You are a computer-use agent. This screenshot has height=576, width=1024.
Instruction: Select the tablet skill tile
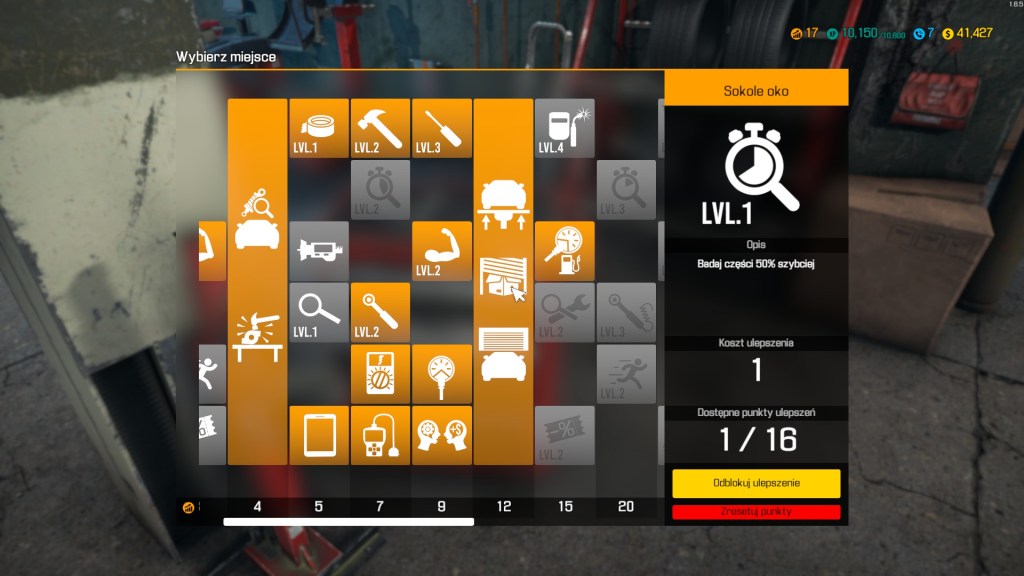click(x=319, y=435)
